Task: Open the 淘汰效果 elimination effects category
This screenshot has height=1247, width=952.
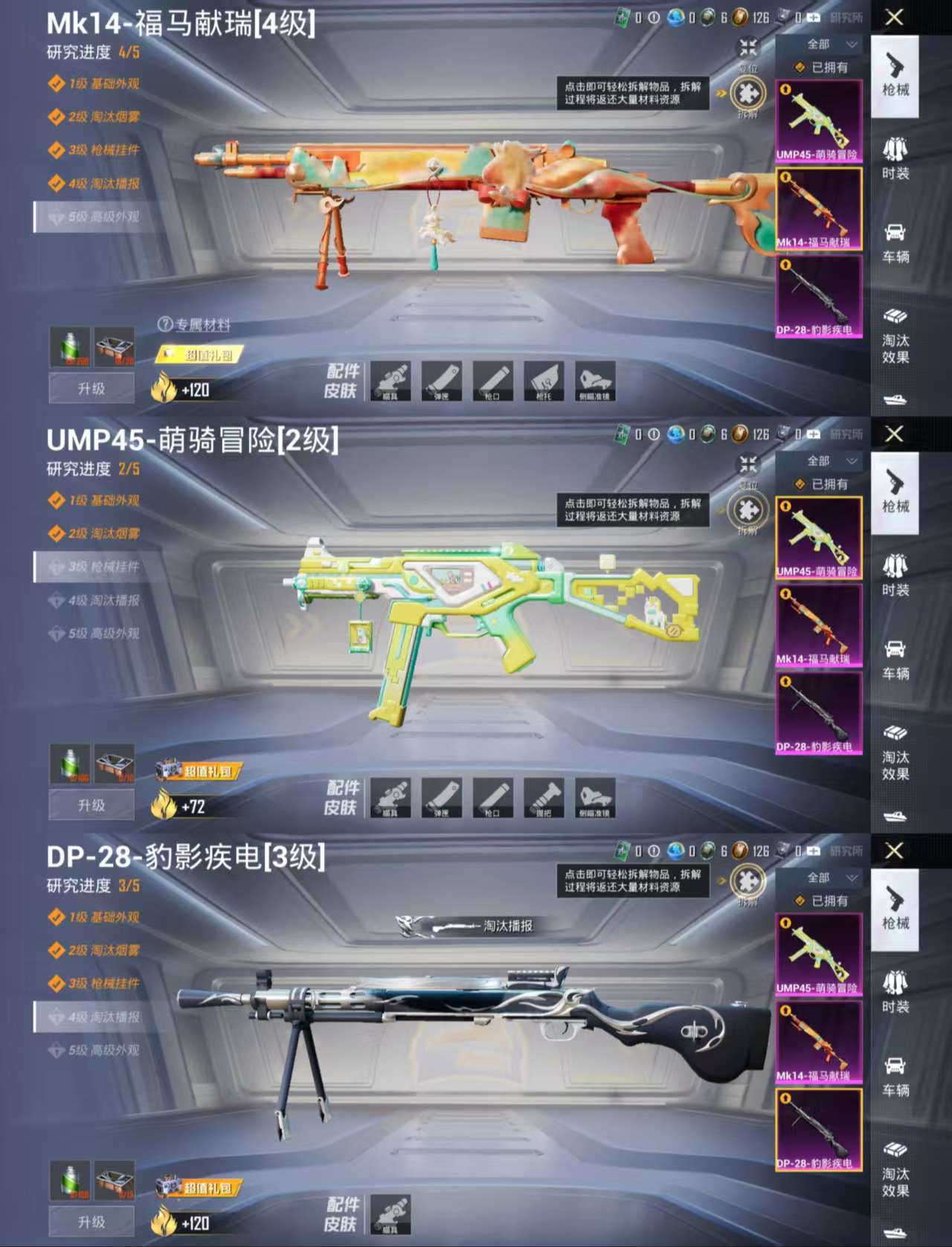Action: click(896, 335)
